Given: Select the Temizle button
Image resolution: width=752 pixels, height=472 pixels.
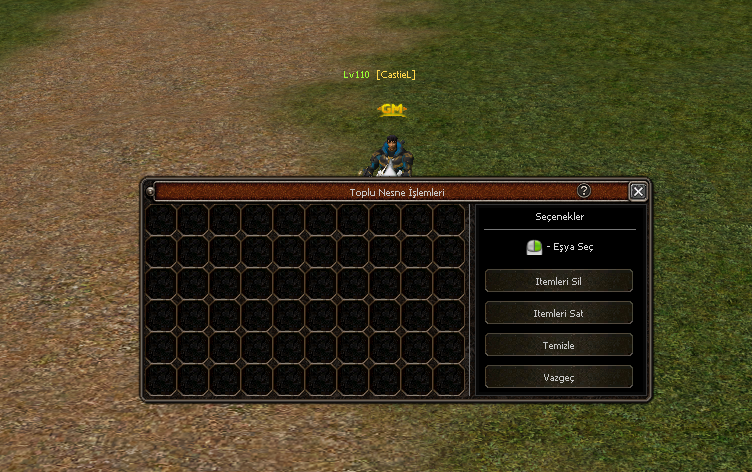Looking at the screenshot, I should click(x=558, y=345).
